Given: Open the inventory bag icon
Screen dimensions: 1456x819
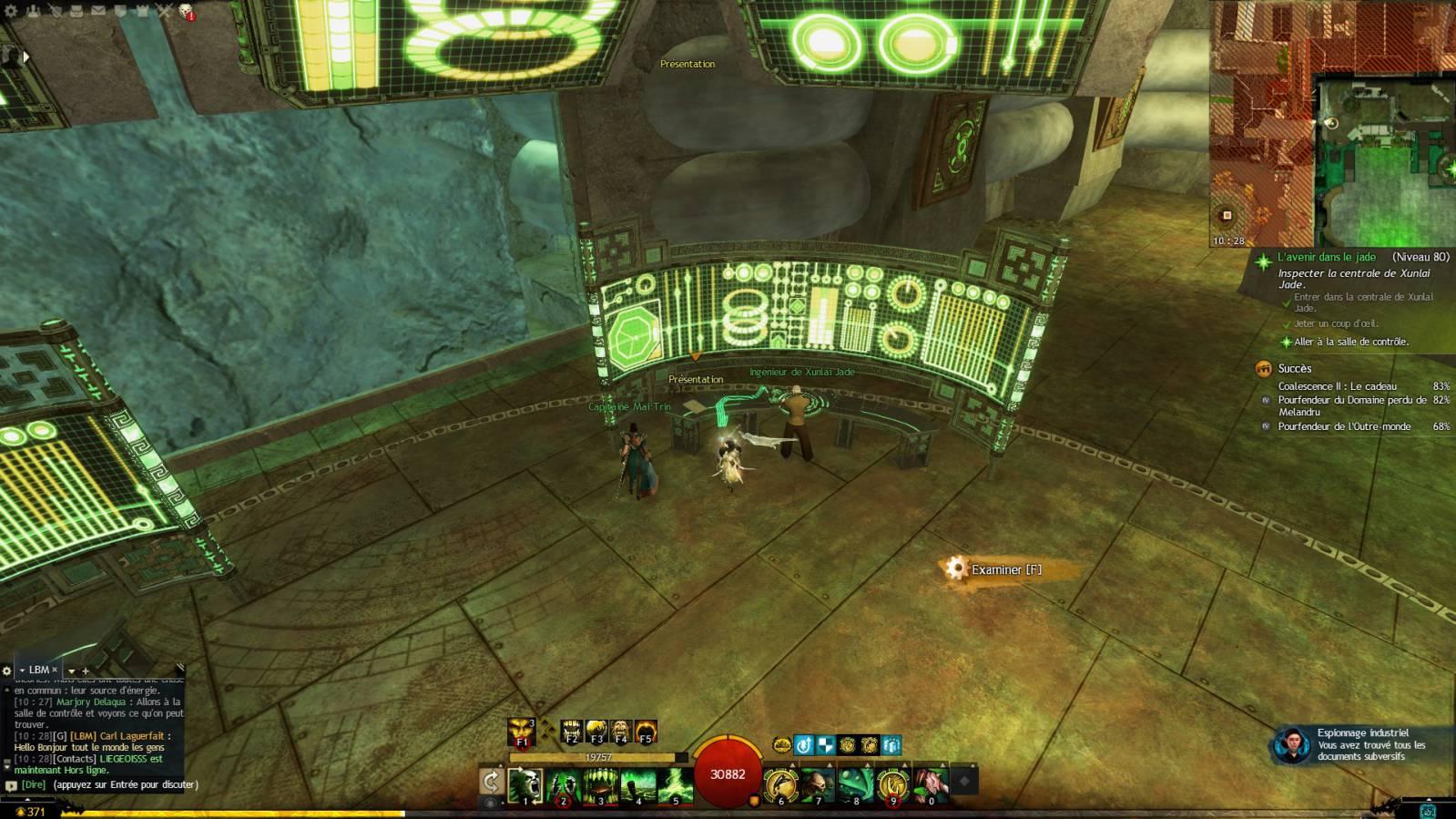Looking at the screenshot, I should (76, 11).
